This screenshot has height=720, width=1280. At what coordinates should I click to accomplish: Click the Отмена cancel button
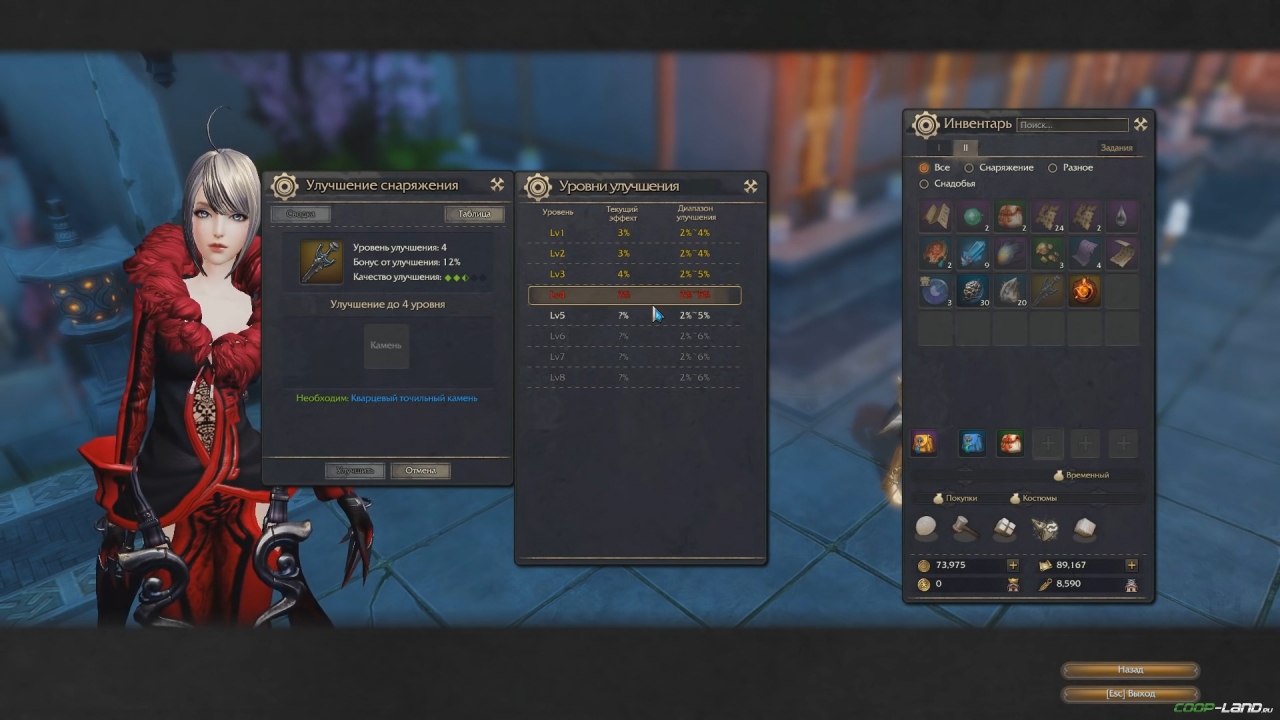[x=421, y=470]
